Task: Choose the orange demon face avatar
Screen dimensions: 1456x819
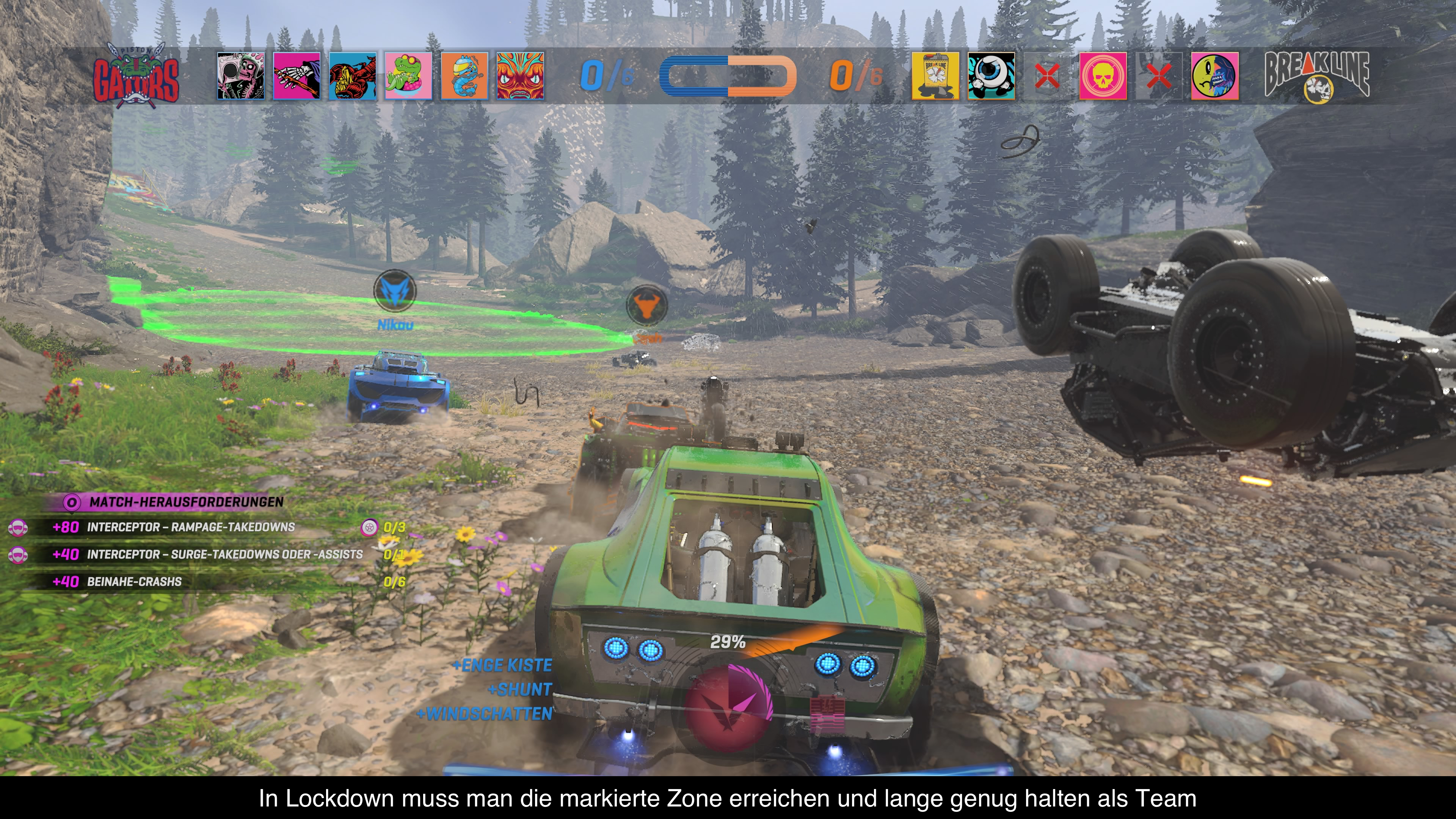Action: (521, 76)
